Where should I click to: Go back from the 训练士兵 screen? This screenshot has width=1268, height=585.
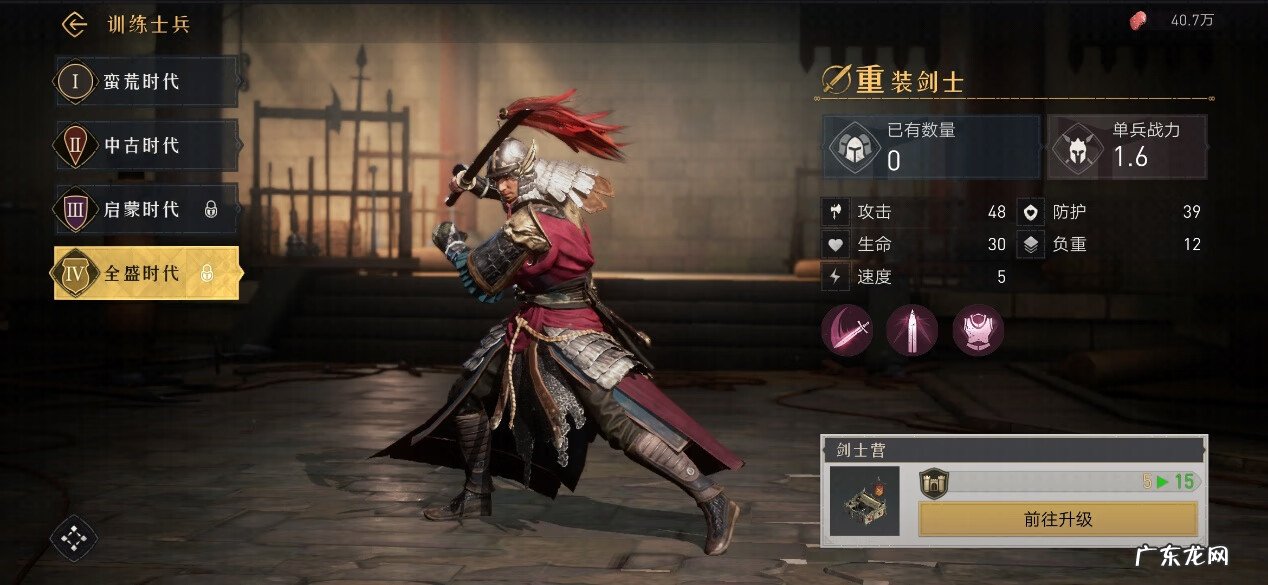click(74, 24)
